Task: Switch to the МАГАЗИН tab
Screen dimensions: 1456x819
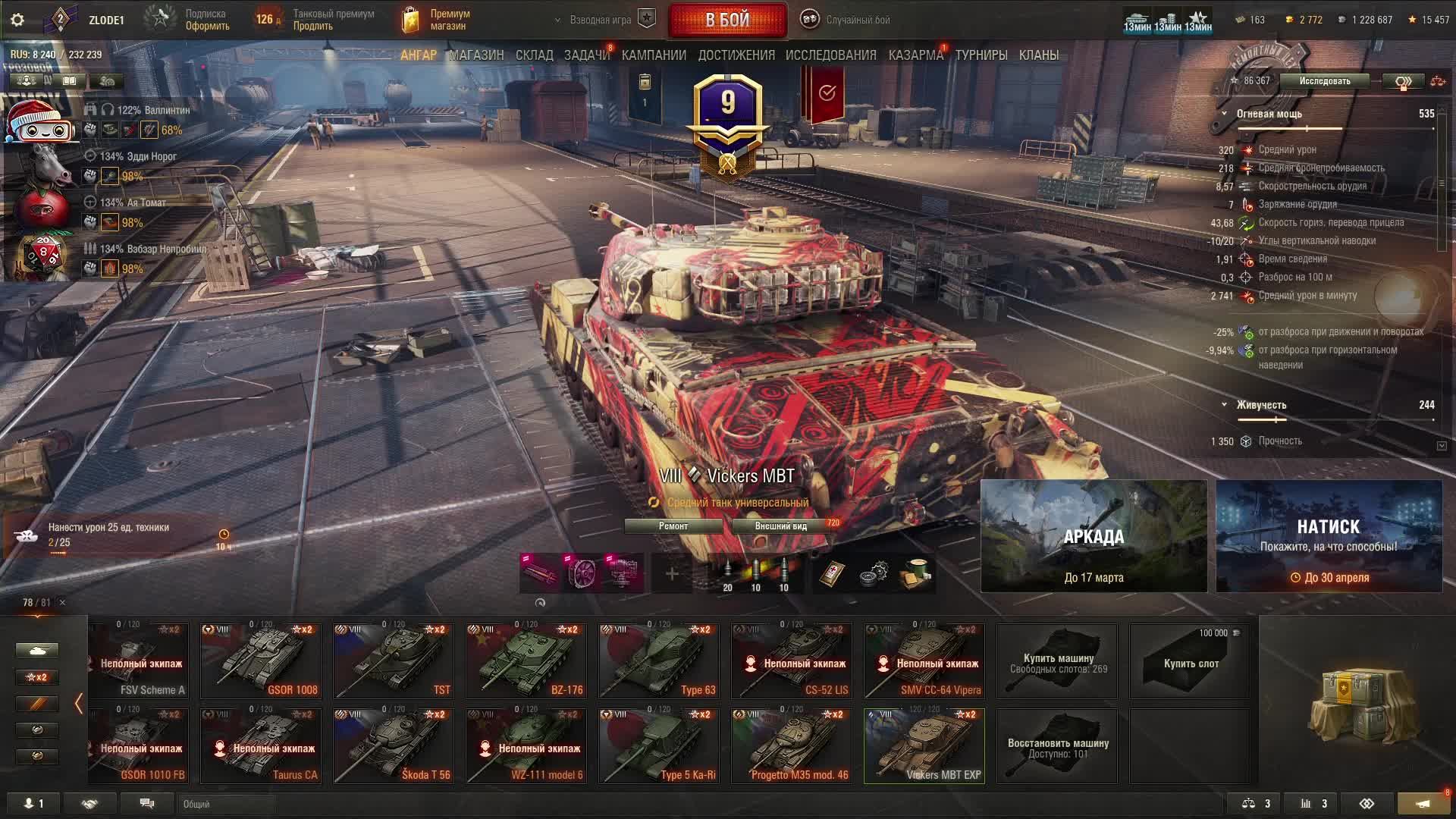Action: [476, 55]
